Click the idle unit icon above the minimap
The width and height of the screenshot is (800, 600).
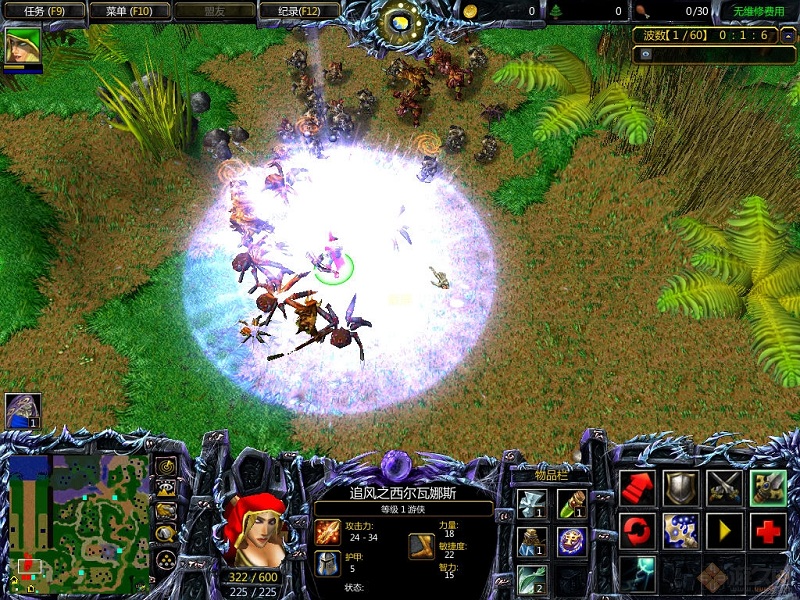point(23,410)
